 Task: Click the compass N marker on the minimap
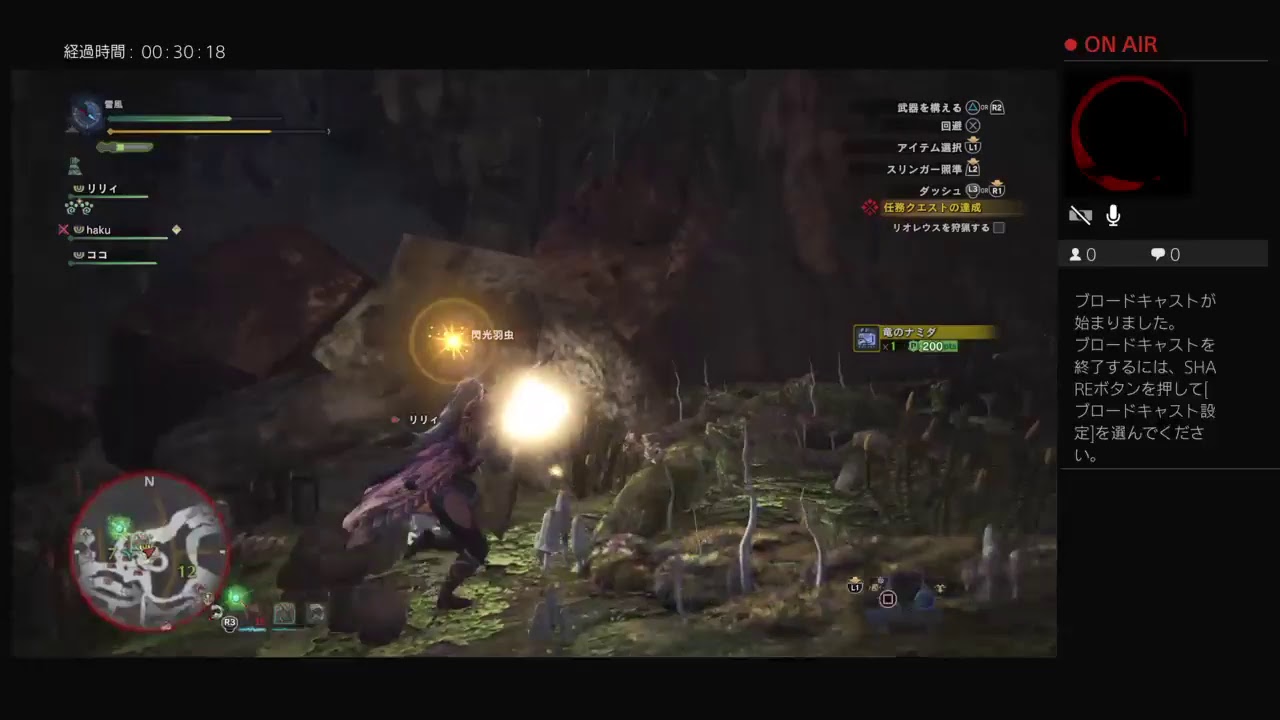coord(150,482)
